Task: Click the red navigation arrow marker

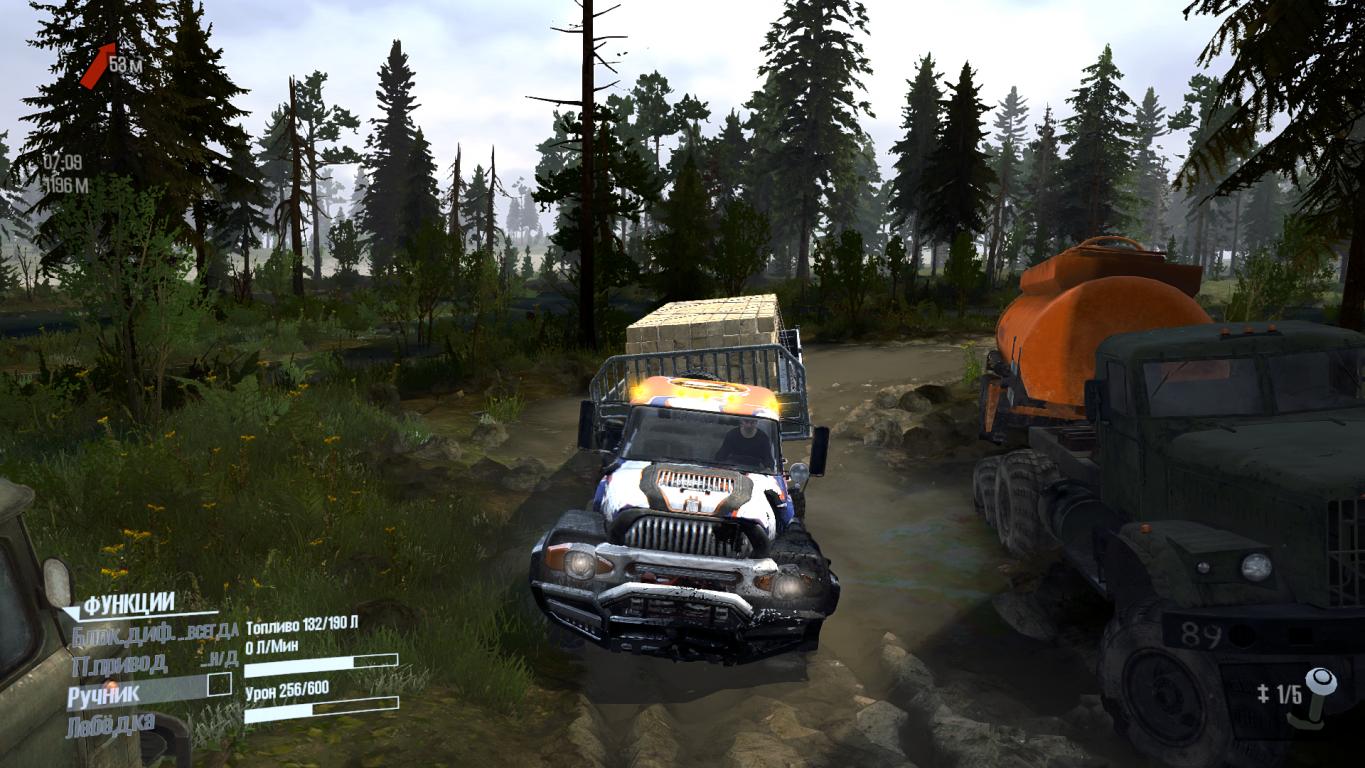Action: point(97,65)
